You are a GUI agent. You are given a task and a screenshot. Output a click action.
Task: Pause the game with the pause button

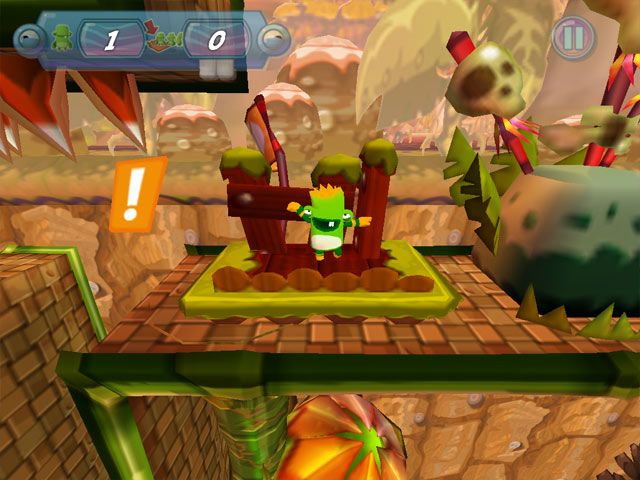click(574, 38)
